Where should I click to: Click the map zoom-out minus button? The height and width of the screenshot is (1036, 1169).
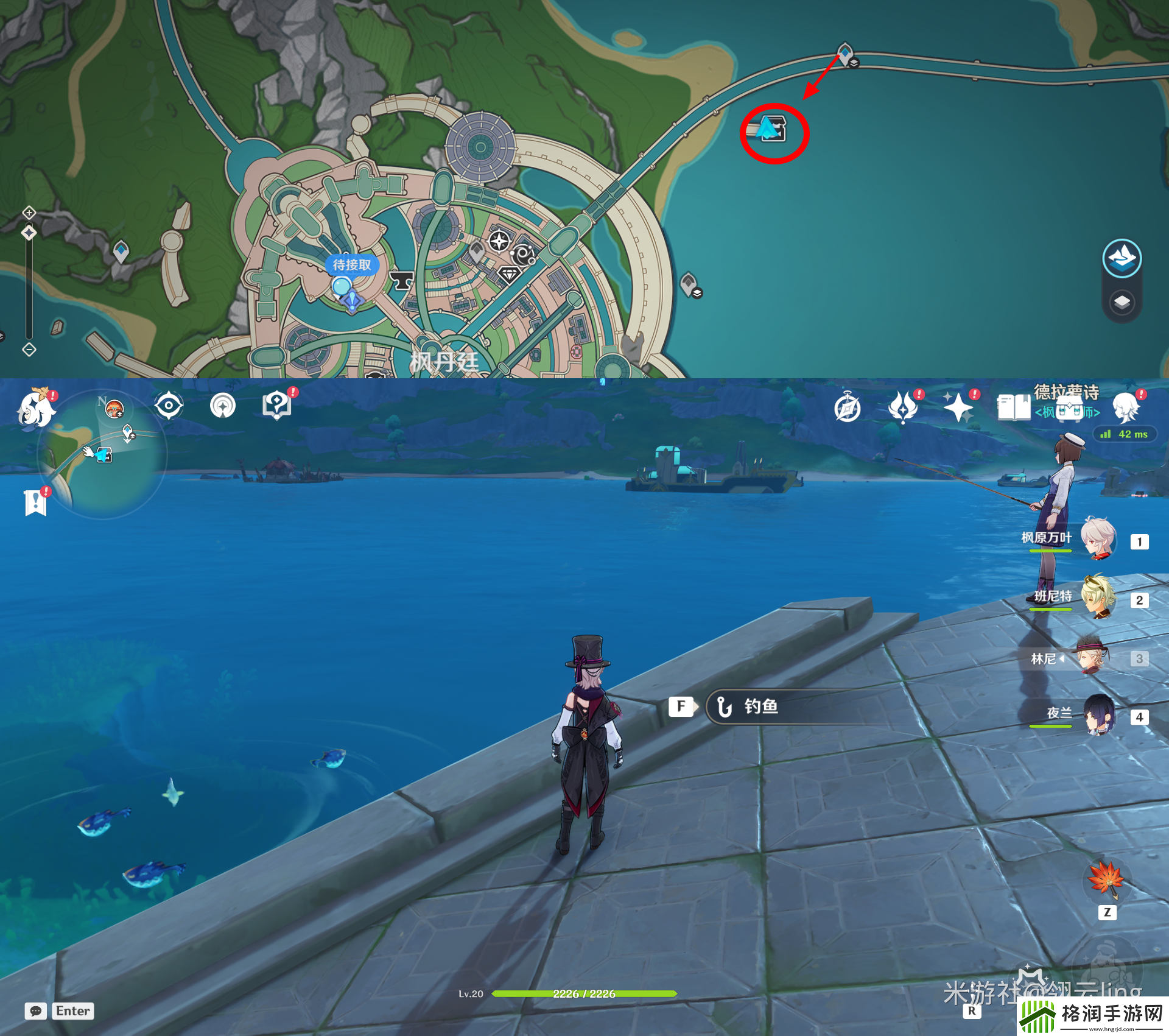point(29,350)
